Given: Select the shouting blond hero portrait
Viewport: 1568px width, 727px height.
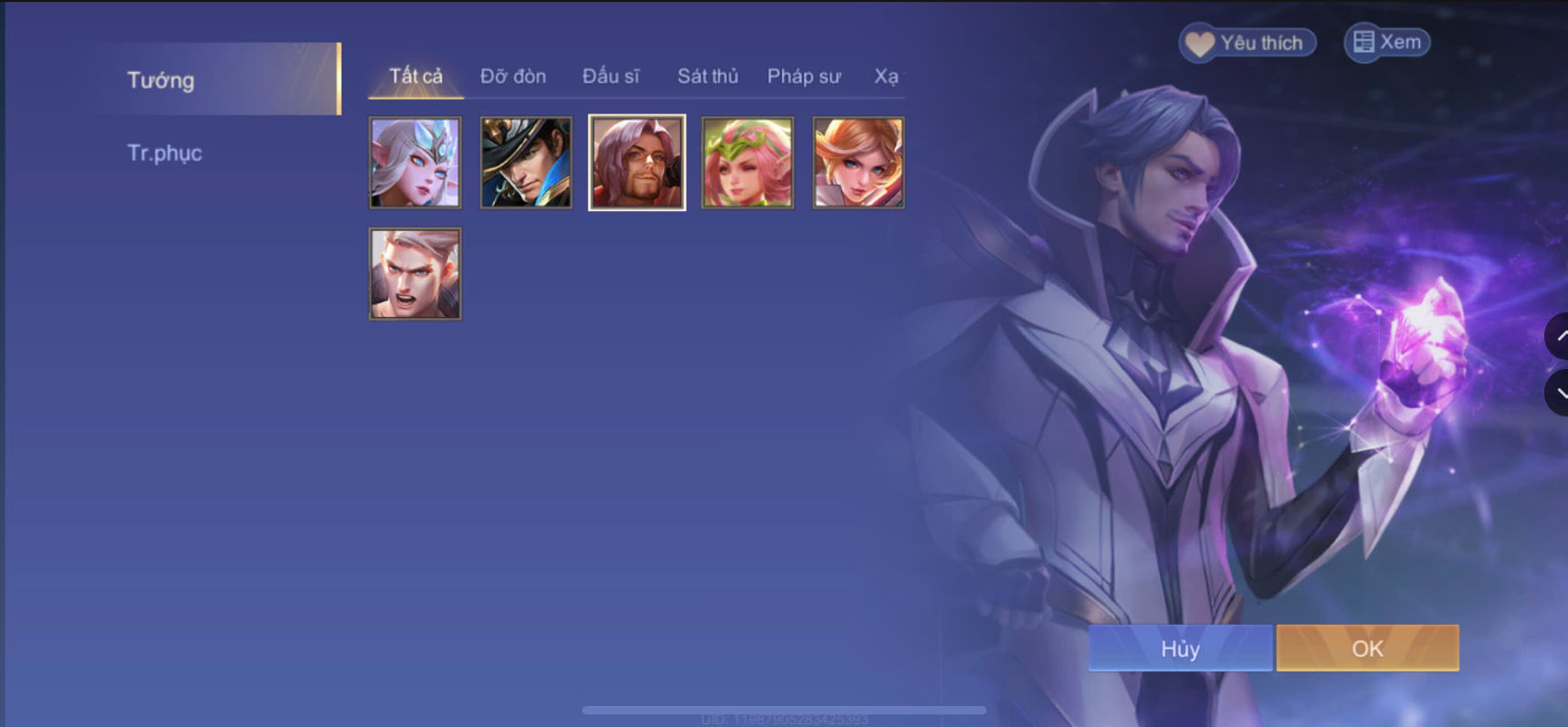Looking at the screenshot, I should (415, 273).
